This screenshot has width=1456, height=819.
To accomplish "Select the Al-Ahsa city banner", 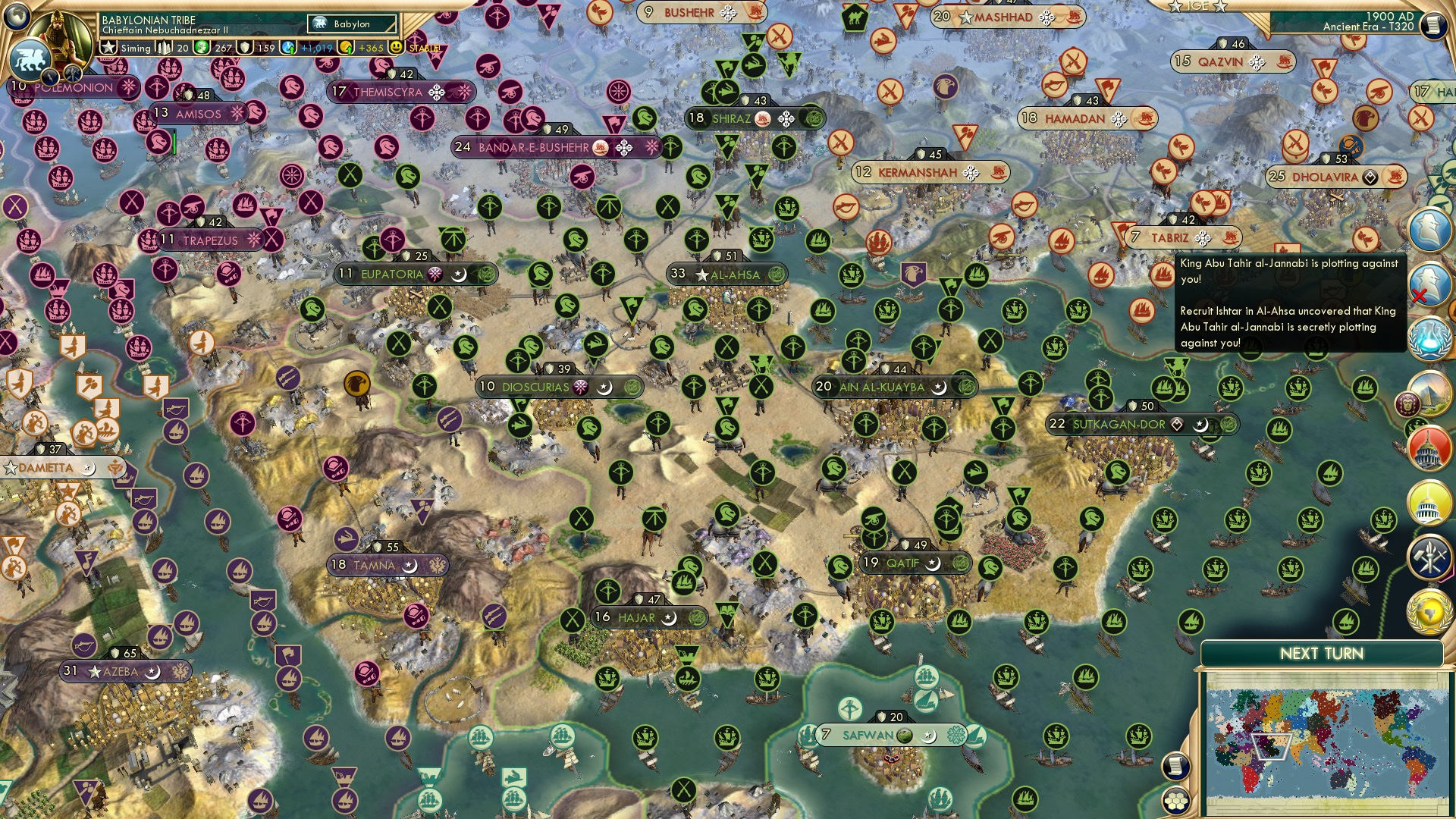I will pyautogui.click(x=728, y=275).
